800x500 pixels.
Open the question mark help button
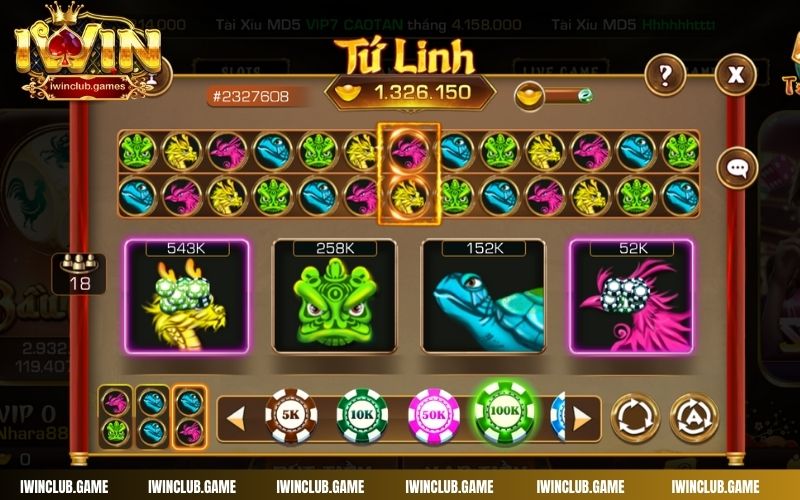click(664, 73)
